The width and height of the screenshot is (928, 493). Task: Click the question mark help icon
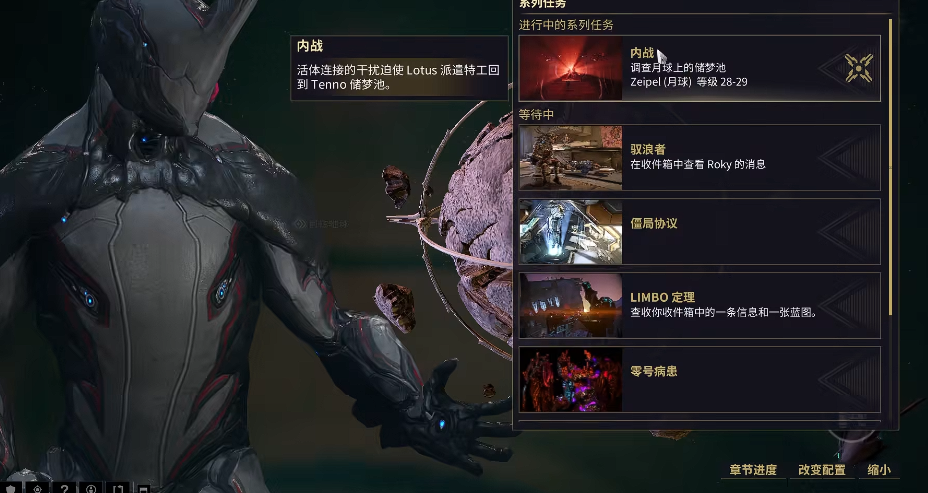pos(64,489)
